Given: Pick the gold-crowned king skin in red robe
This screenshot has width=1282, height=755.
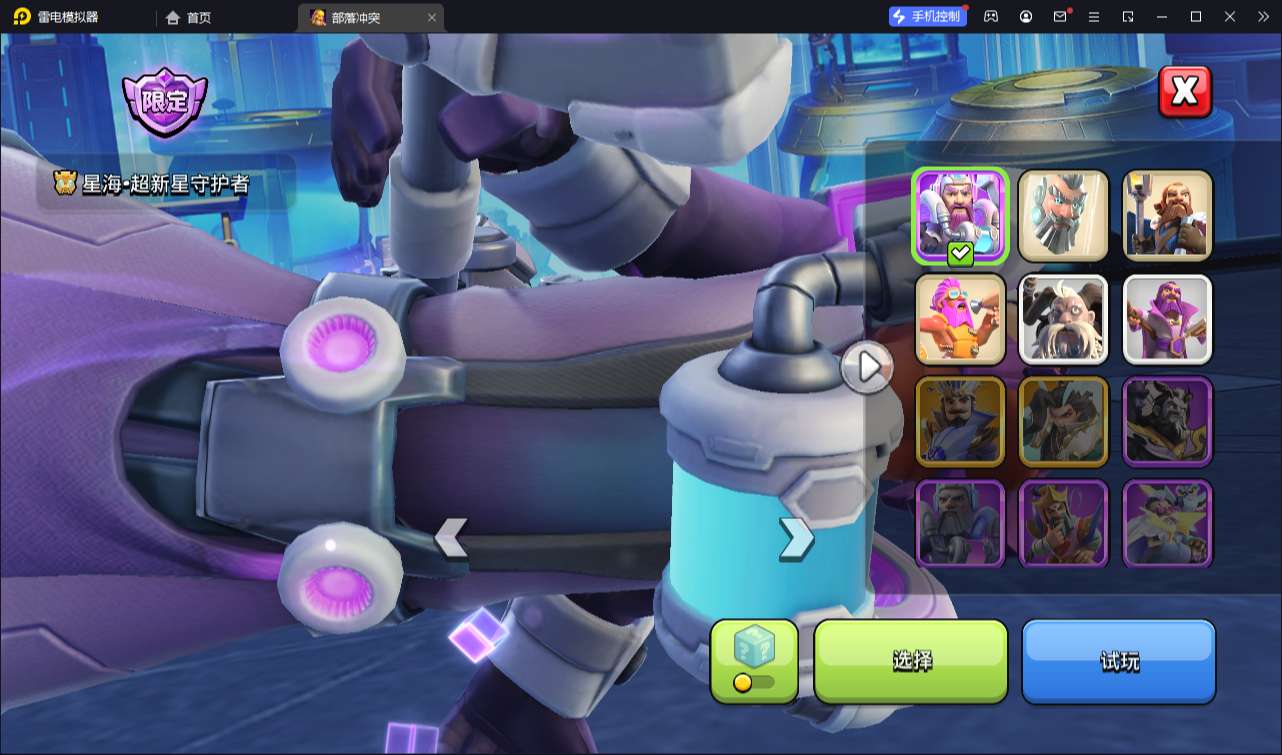Looking at the screenshot, I should (x=1064, y=524).
